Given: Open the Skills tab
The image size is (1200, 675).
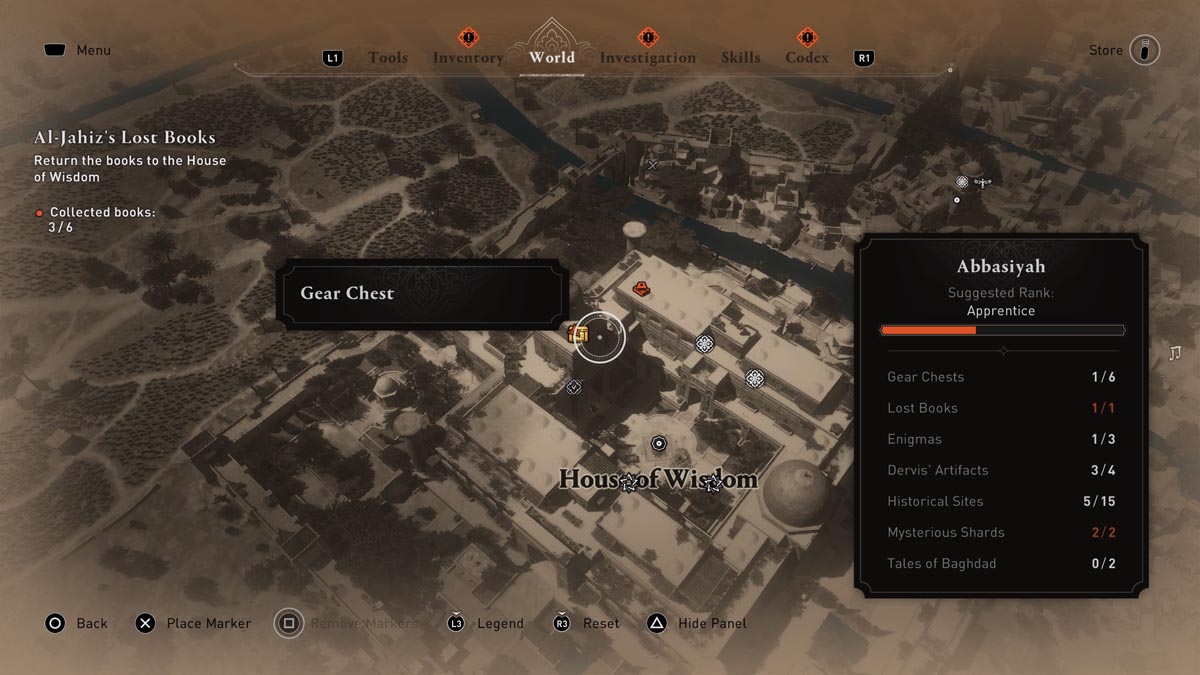Looking at the screenshot, I should [x=740, y=58].
